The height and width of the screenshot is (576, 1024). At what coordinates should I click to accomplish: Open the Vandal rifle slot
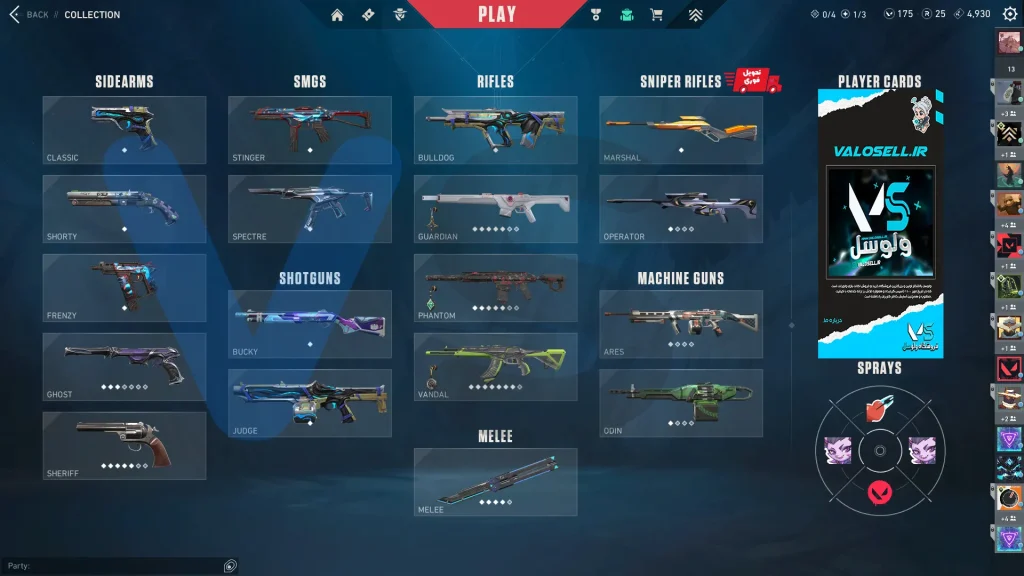click(x=495, y=366)
